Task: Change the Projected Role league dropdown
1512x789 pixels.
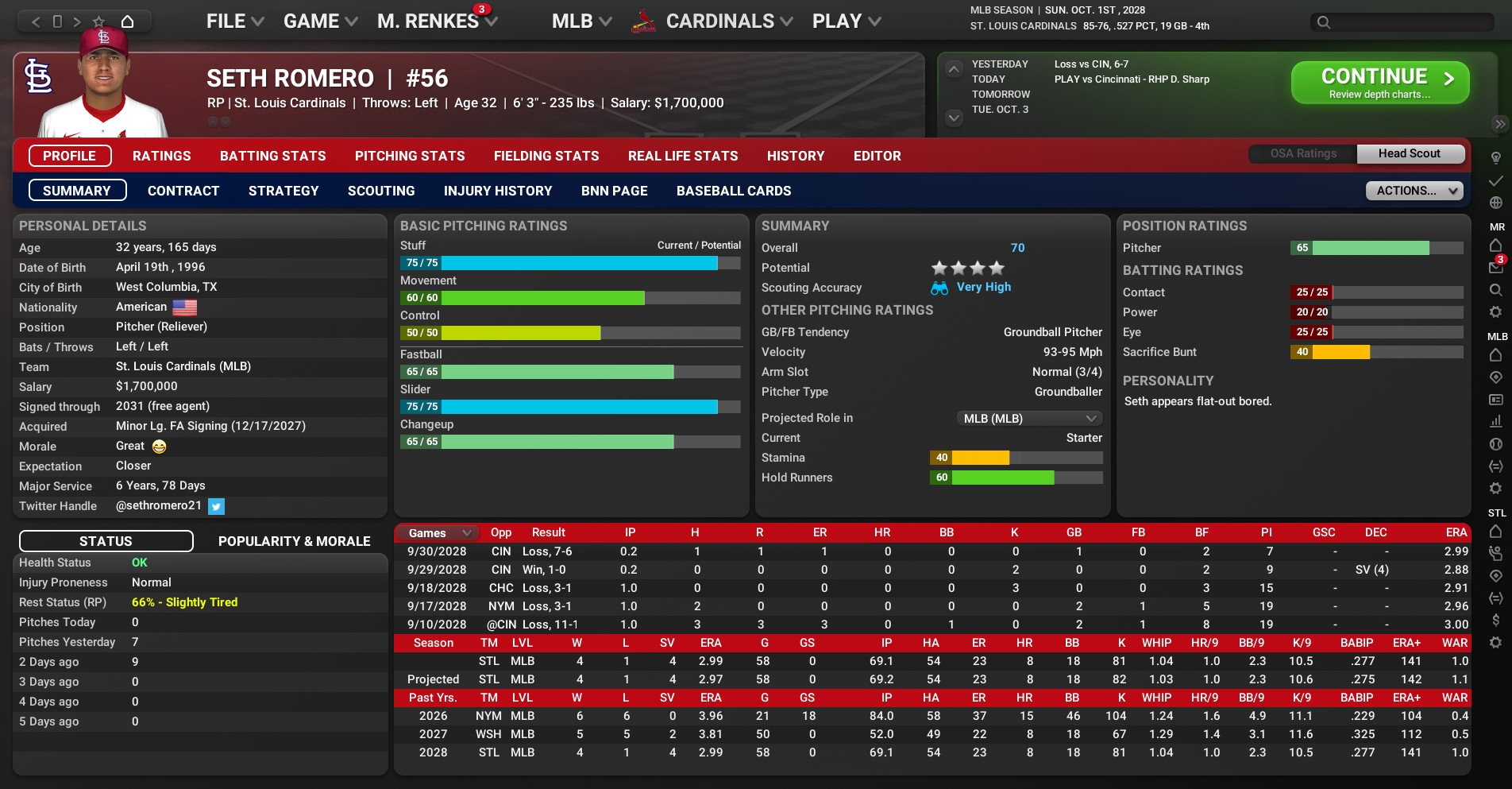Action: coord(1028,418)
